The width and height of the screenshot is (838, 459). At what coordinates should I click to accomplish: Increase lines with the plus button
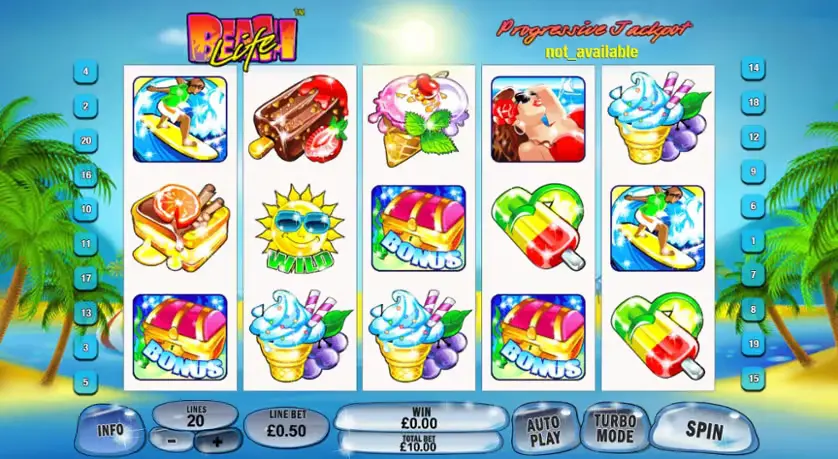click(219, 439)
